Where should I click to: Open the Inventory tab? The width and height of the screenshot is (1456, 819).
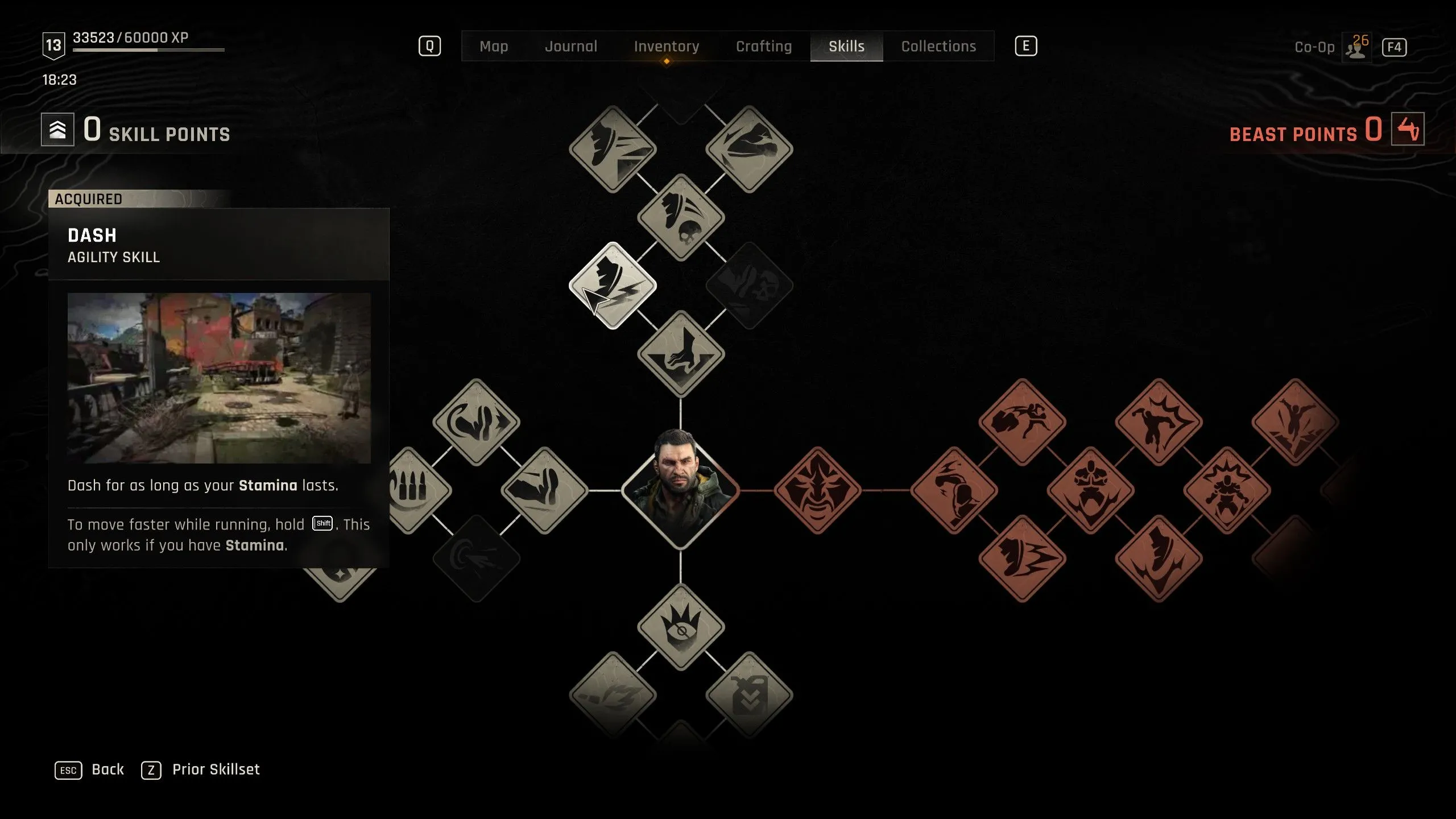click(x=667, y=46)
